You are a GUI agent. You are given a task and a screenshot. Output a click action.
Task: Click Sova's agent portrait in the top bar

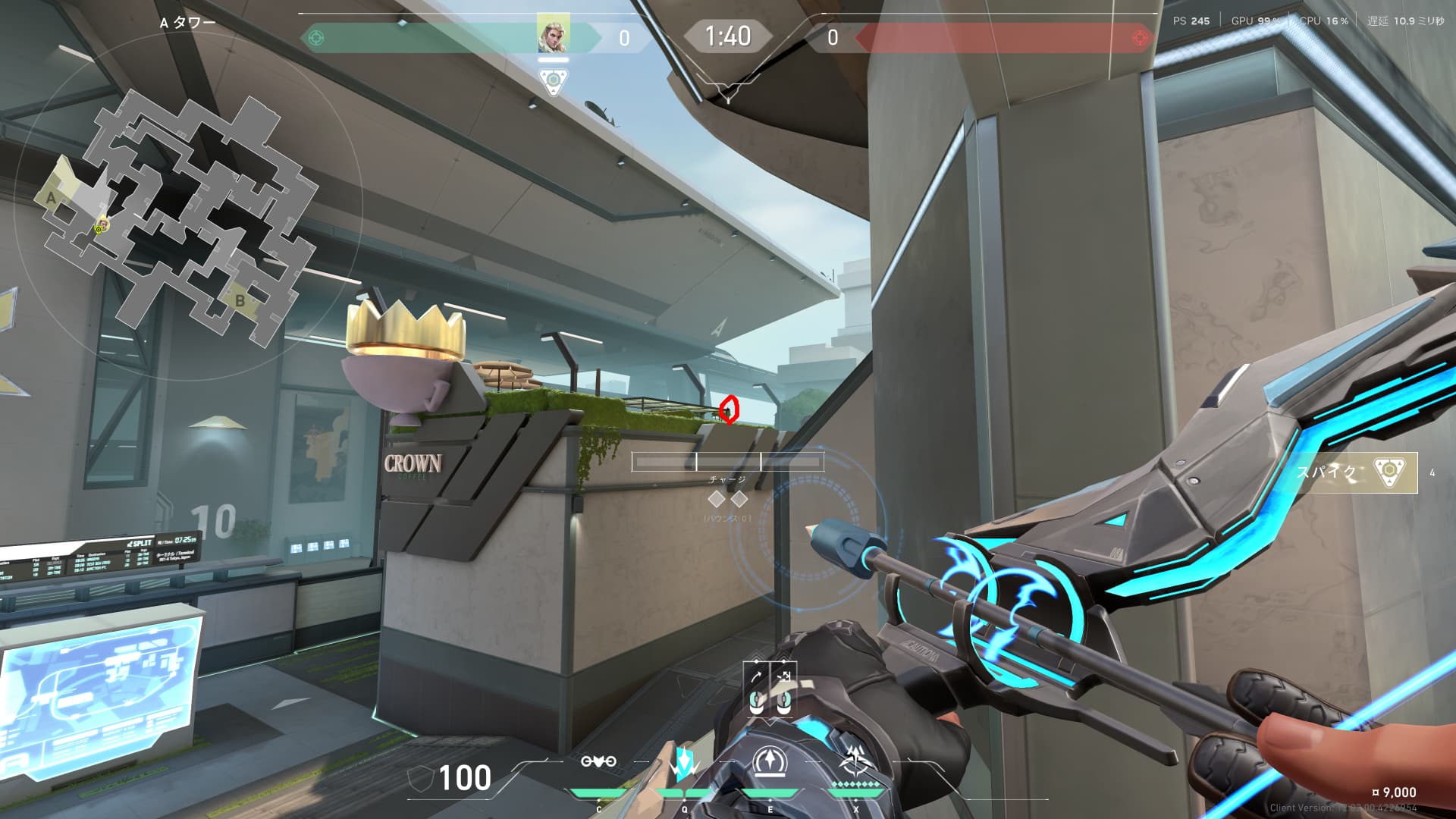(x=553, y=36)
